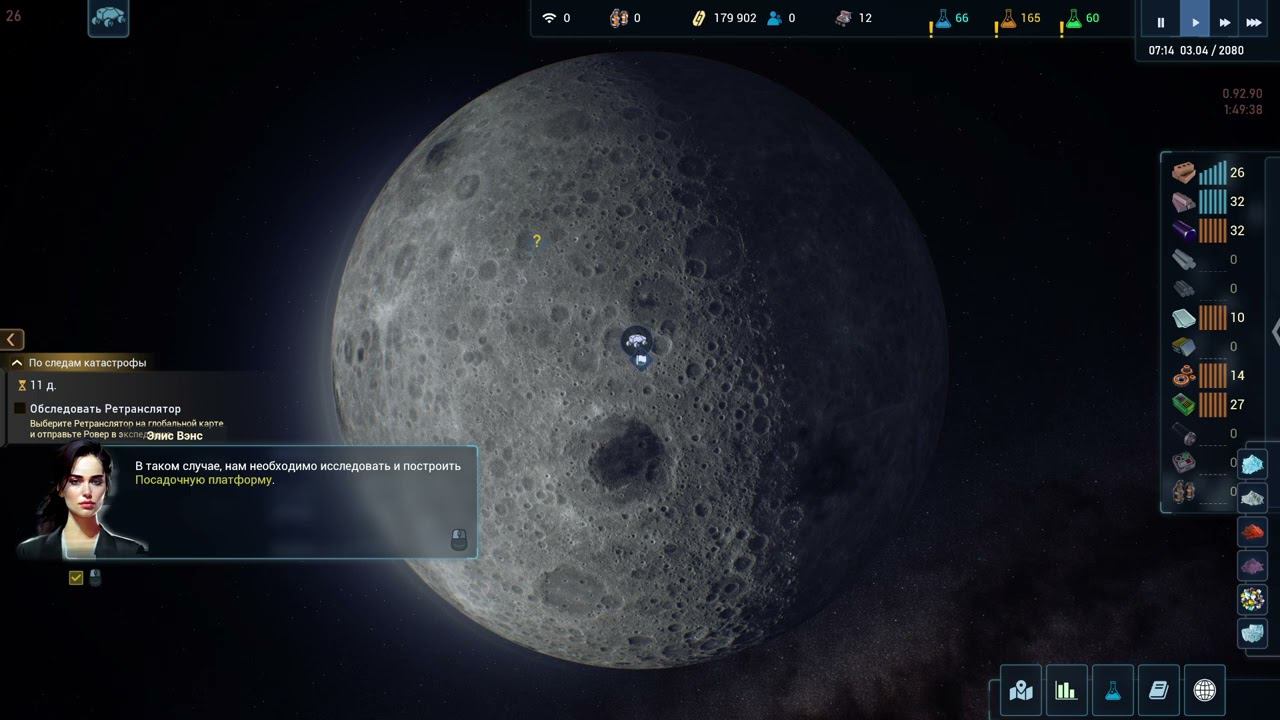
Task: Open the rover panel icon at top left
Action: point(108,18)
